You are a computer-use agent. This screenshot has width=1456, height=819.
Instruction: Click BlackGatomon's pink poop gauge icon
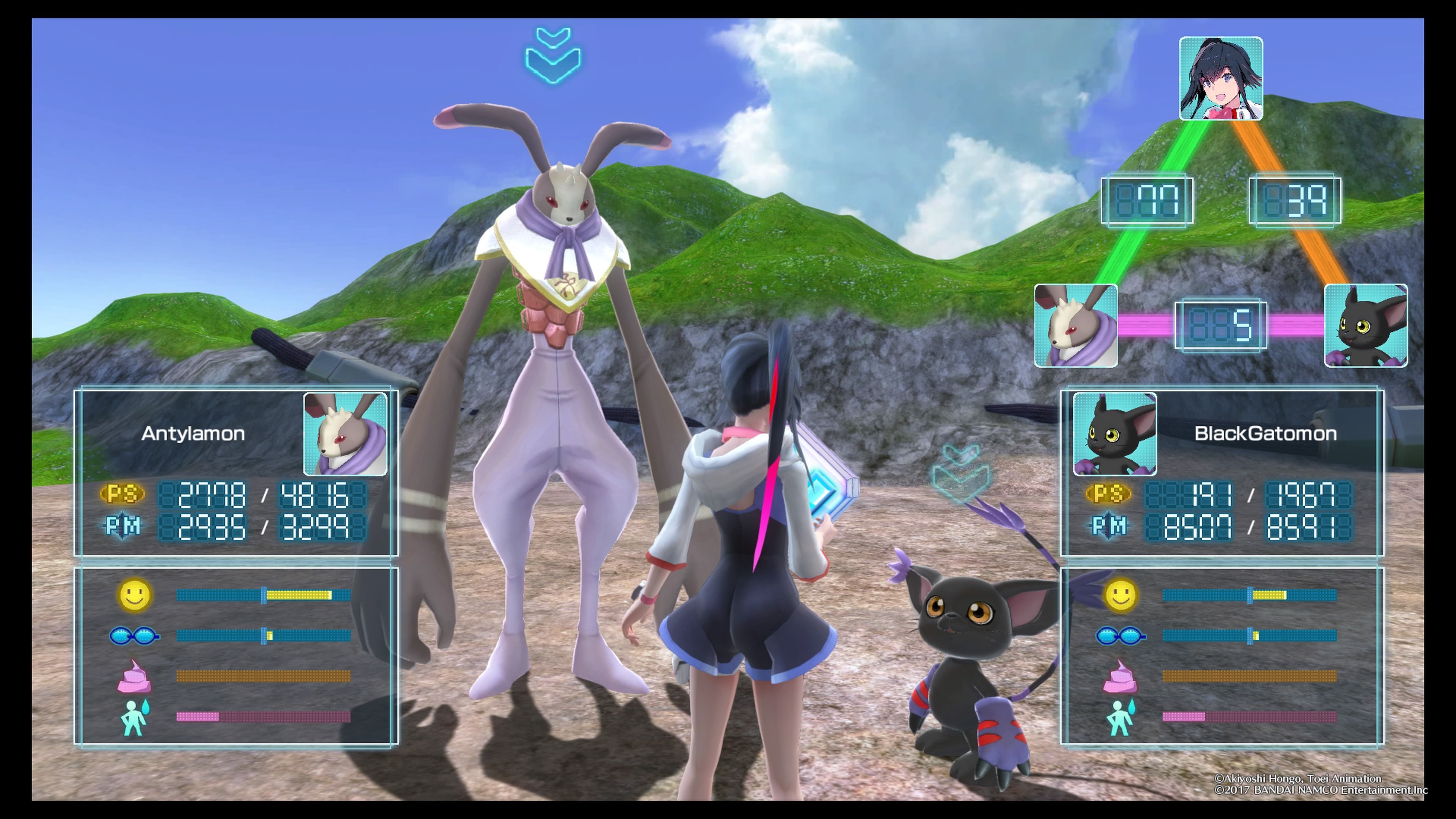(1120, 676)
